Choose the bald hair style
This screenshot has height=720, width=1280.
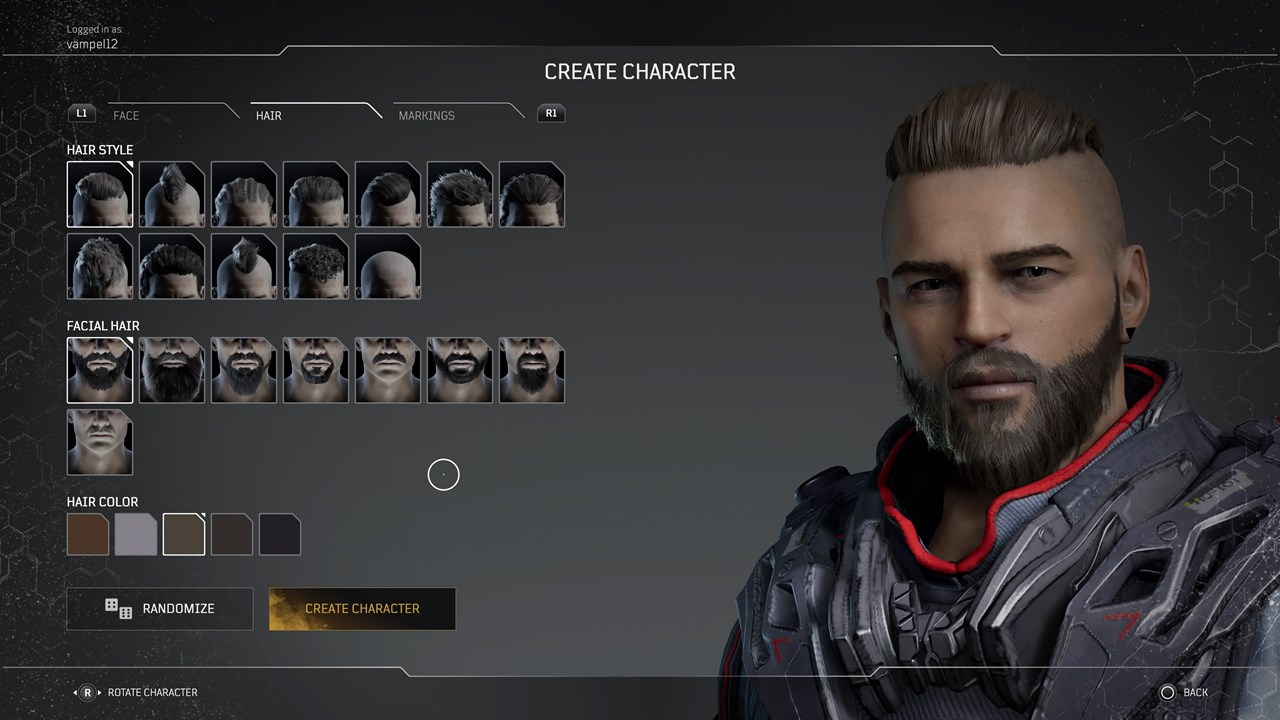click(x=388, y=267)
